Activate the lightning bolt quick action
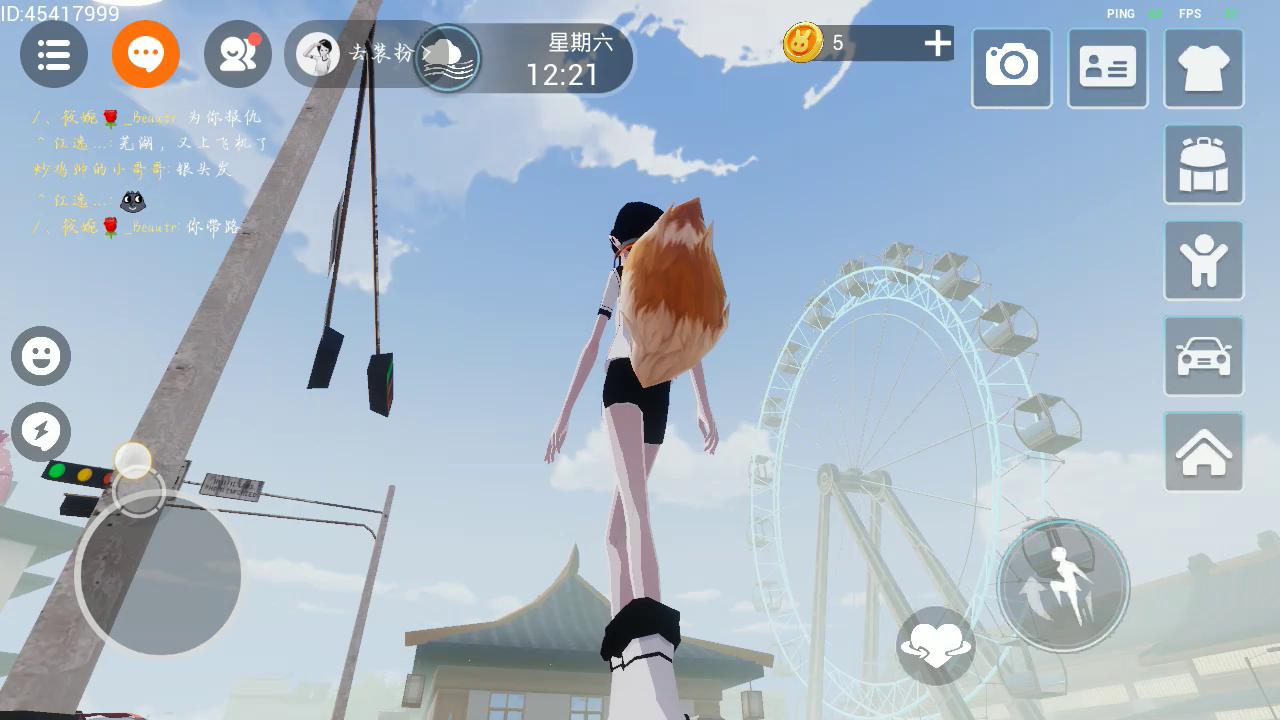Screen dimensions: 1280x720 41,431
